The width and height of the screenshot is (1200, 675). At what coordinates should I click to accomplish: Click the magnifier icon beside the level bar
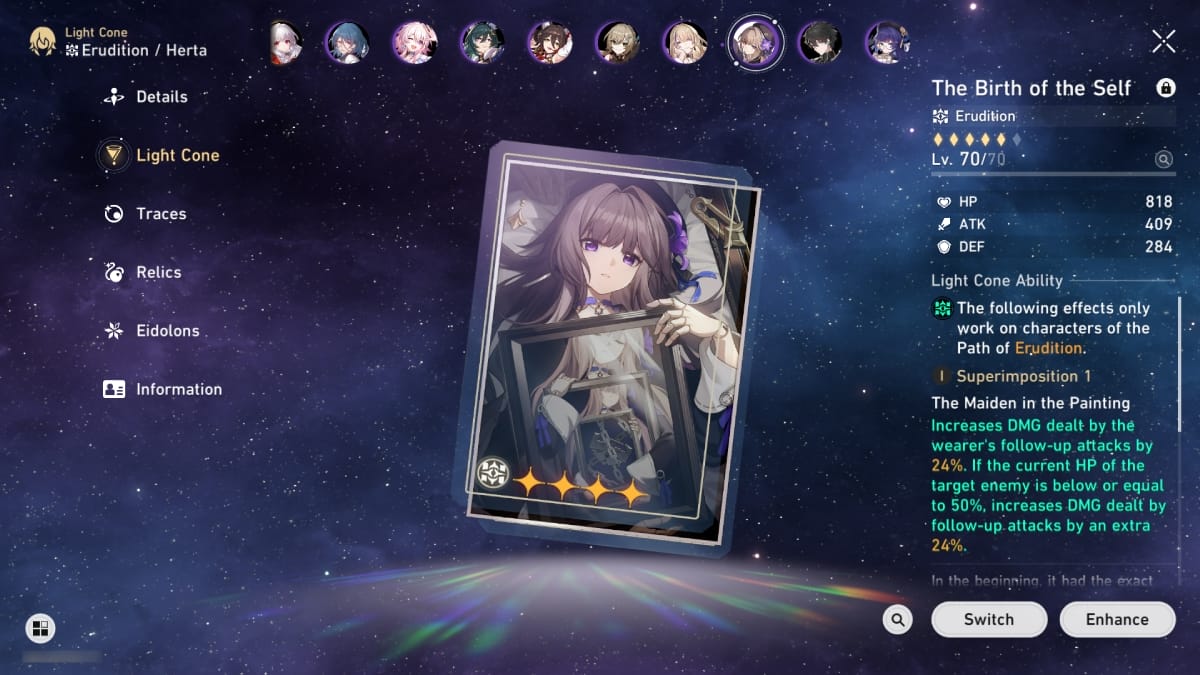pos(1163,159)
